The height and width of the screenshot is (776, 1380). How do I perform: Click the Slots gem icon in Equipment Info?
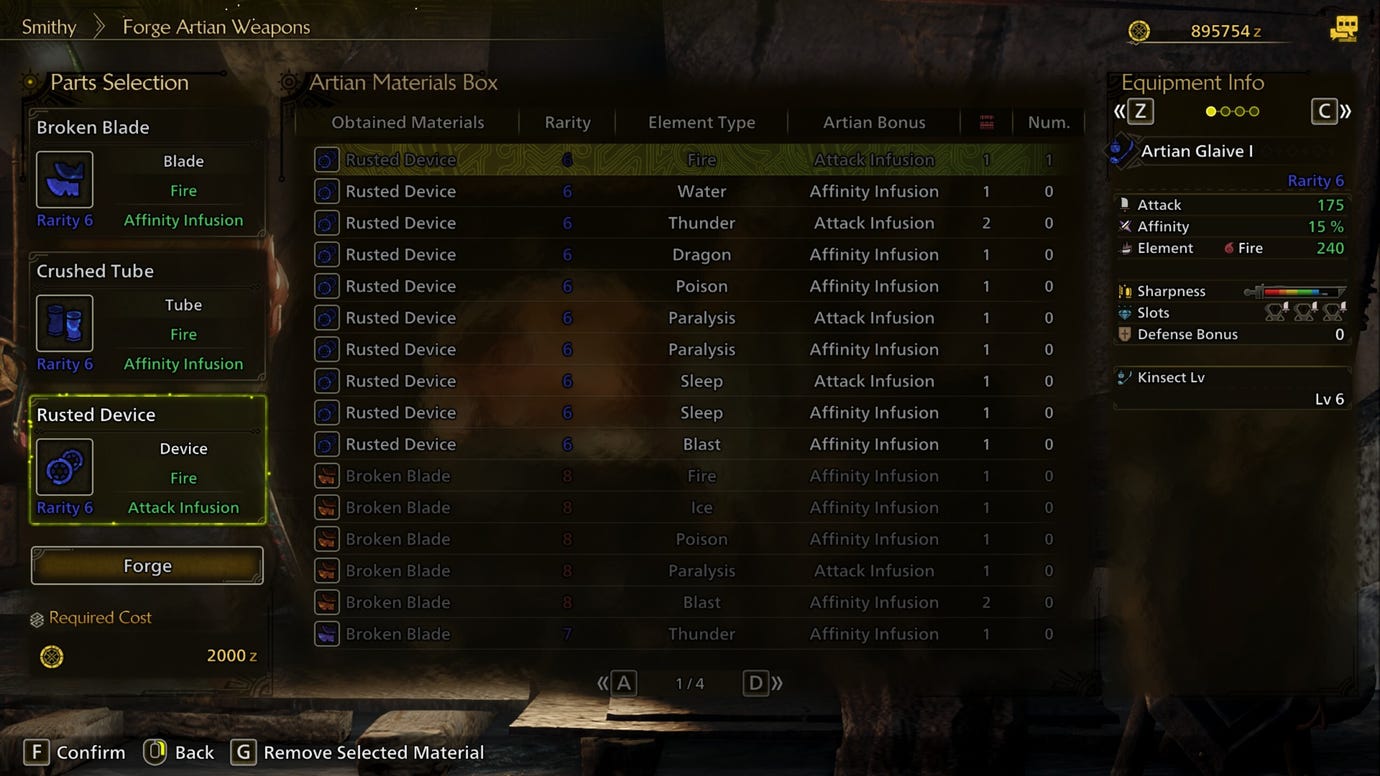click(1126, 312)
